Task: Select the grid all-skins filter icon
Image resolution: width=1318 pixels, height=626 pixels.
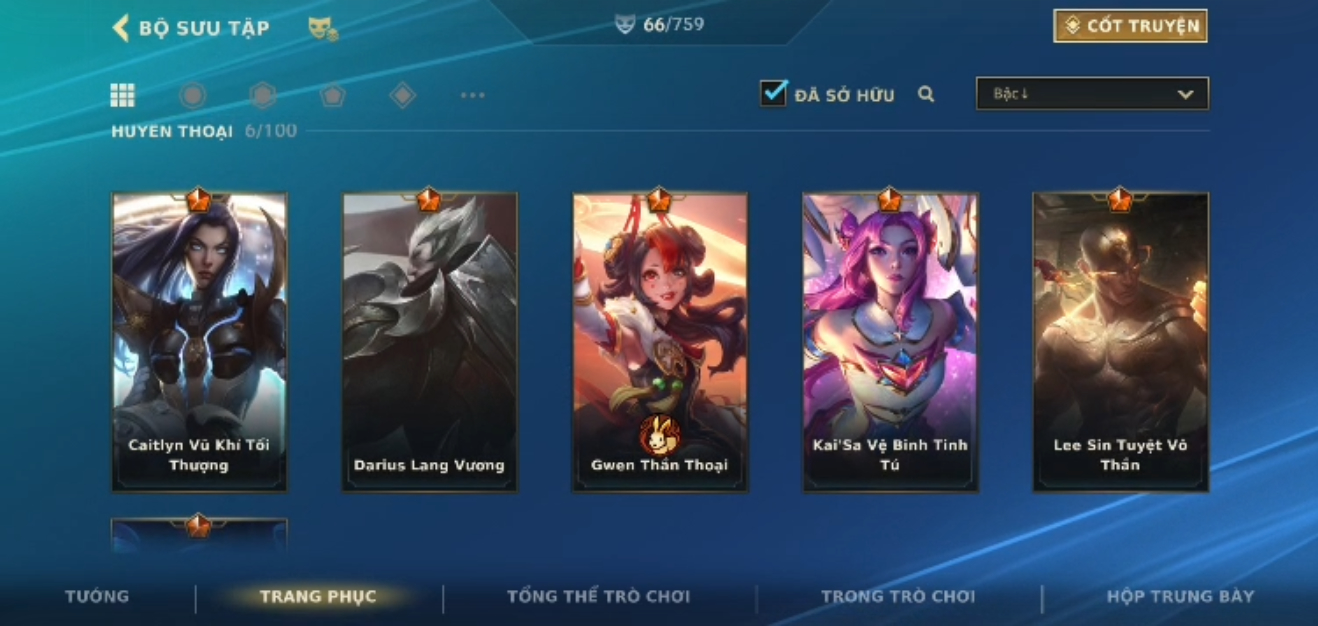Action: tap(122, 95)
